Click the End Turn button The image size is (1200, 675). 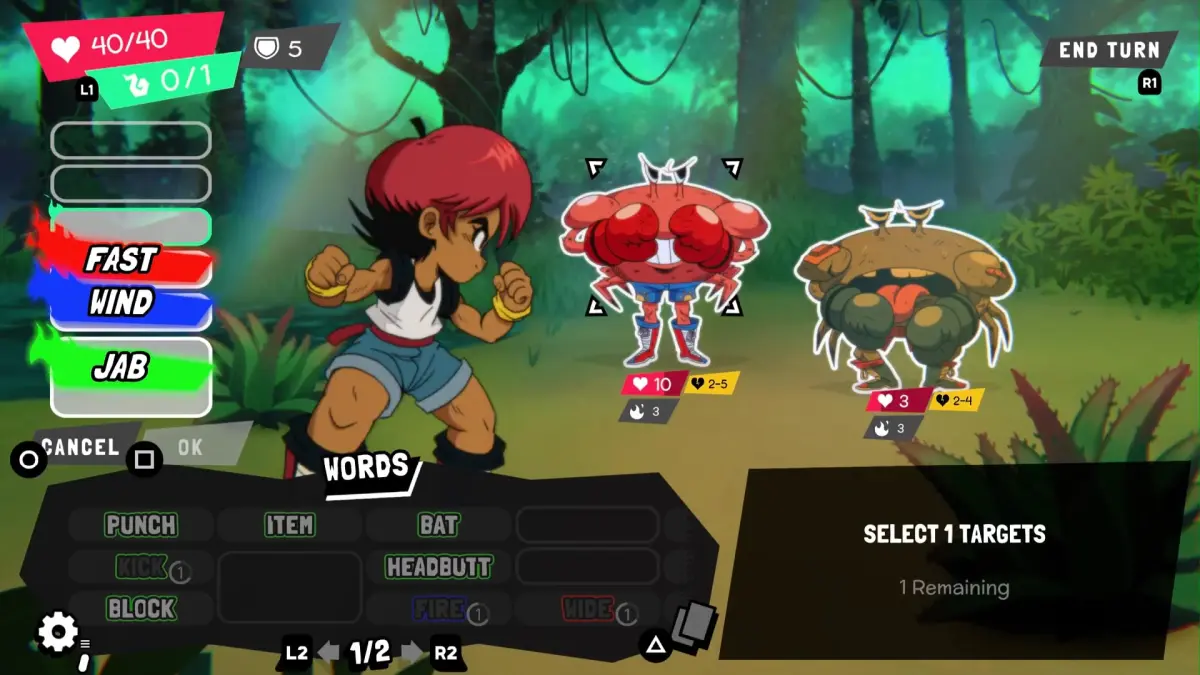[1108, 50]
